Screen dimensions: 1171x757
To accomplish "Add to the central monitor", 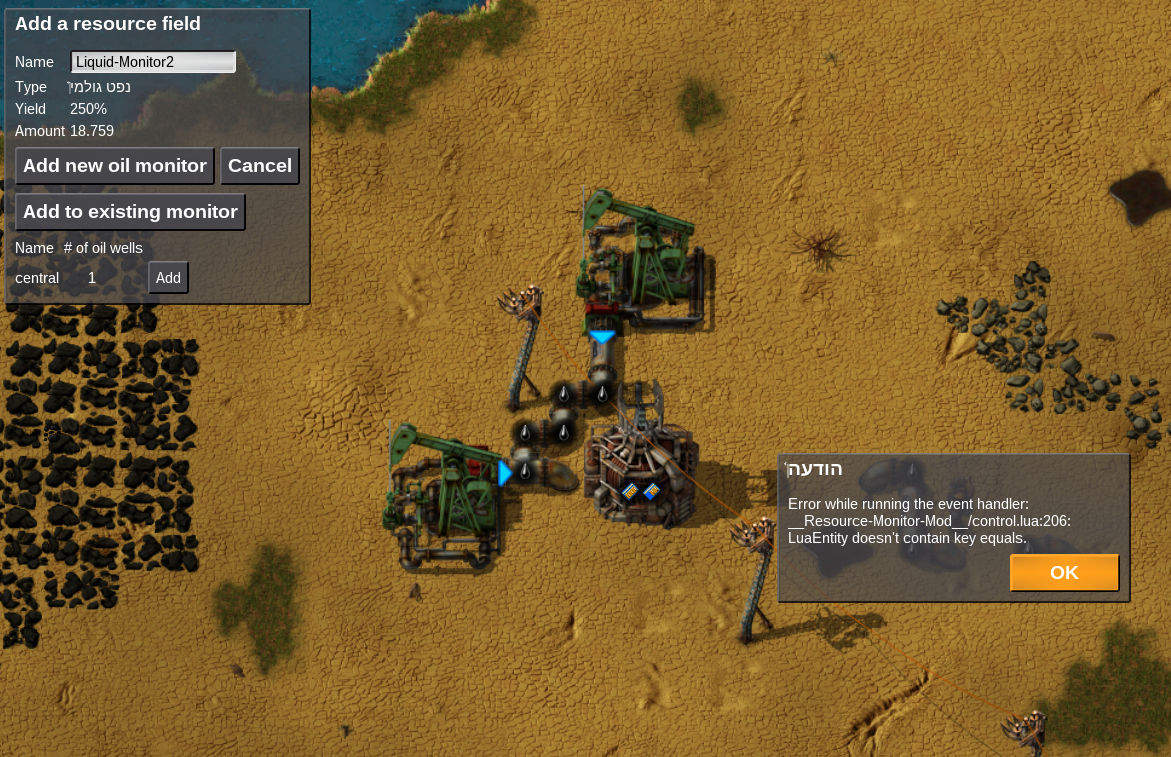I will coord(168,278).
